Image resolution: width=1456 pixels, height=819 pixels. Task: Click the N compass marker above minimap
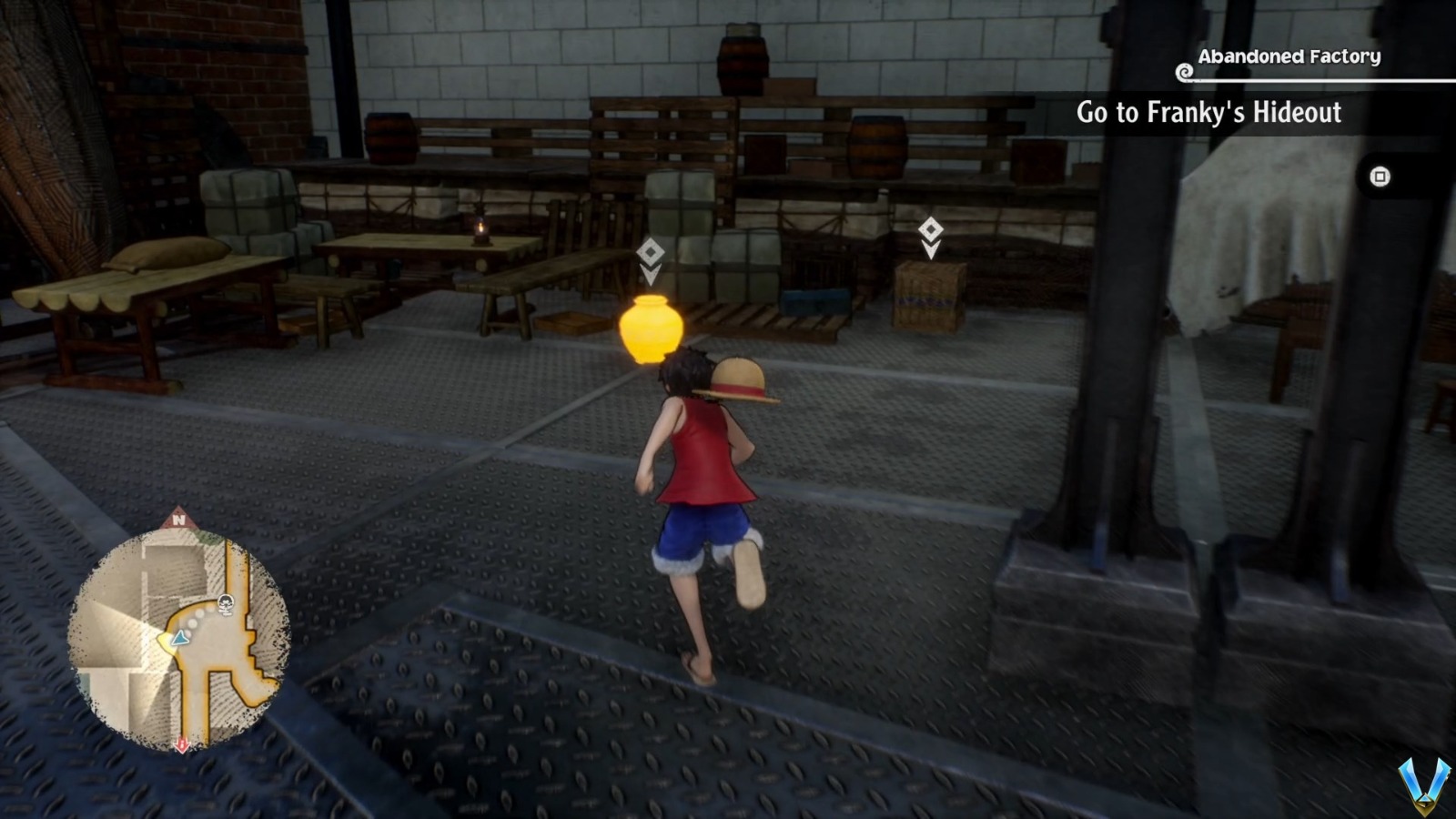178,521
